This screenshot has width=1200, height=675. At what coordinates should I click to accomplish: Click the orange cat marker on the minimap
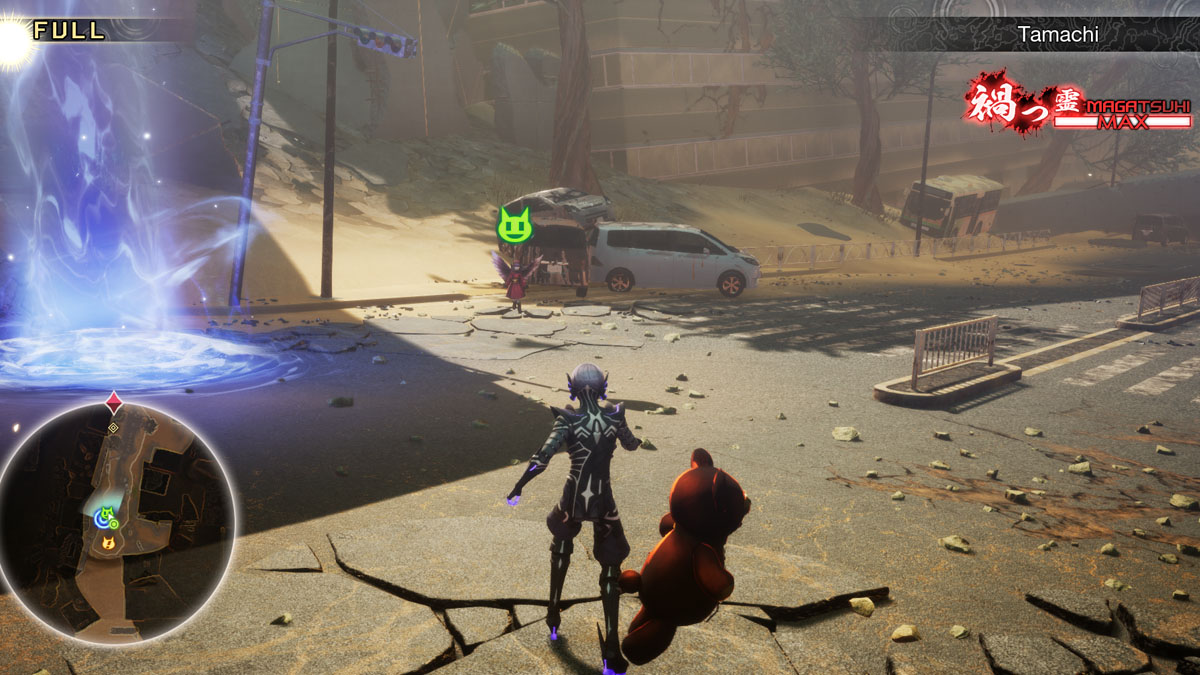[108, 543]
